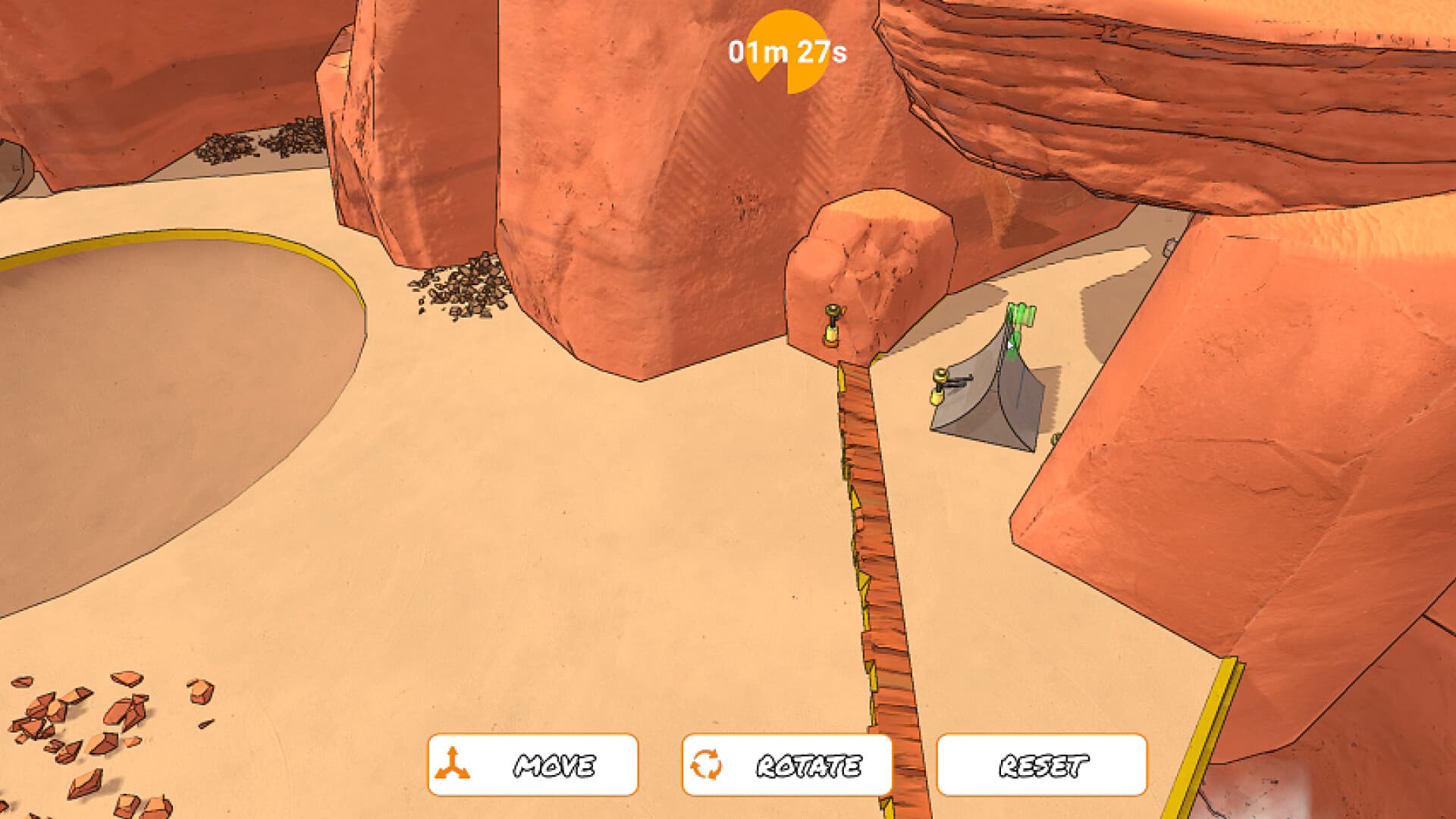Click the 01m 27s timer display
Image resolution: width=1456 pixels, height=819 pixels.
[789, 53]
